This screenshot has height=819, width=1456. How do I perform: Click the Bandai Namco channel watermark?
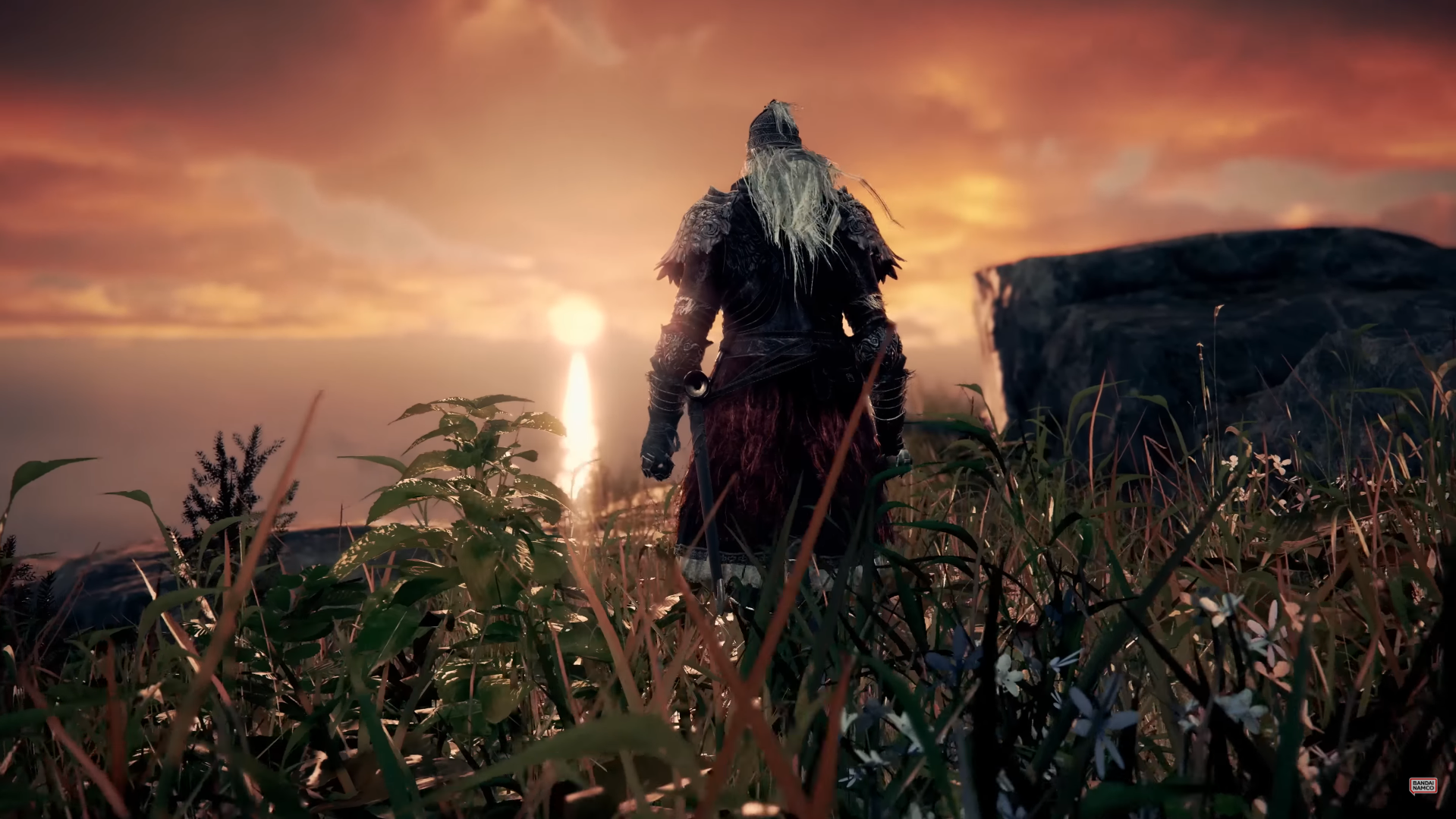(x=1423, y=786)
